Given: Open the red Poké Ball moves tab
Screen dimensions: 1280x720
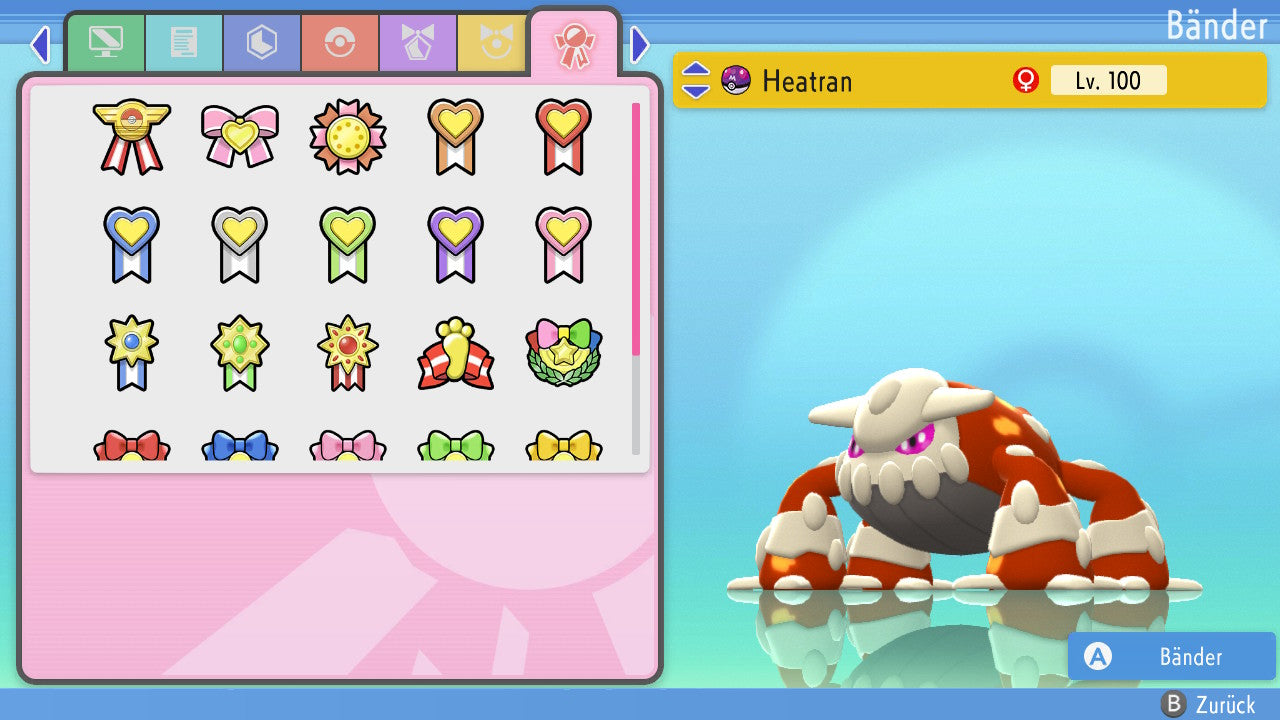Looking at the screenshot, I should coord(340,43).
